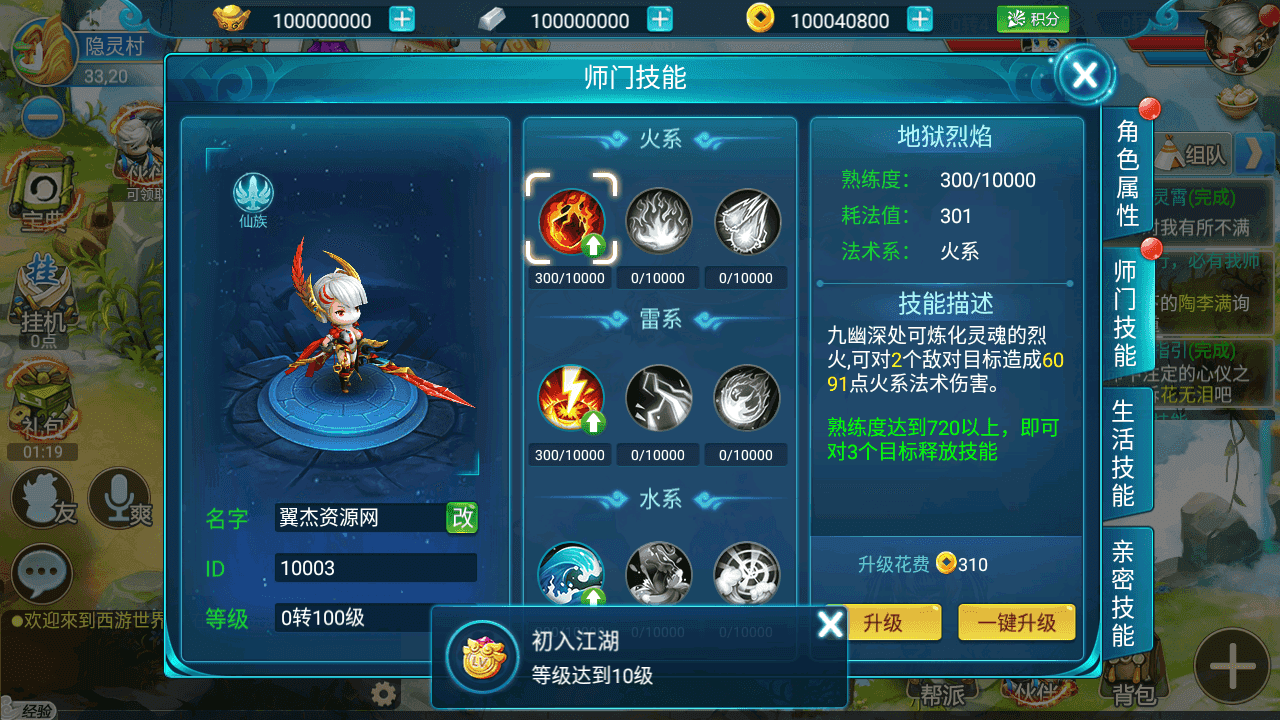Screen dimensions: 1280x720
Task: Add gold coins with the plus button
Action: click(920, 20)
